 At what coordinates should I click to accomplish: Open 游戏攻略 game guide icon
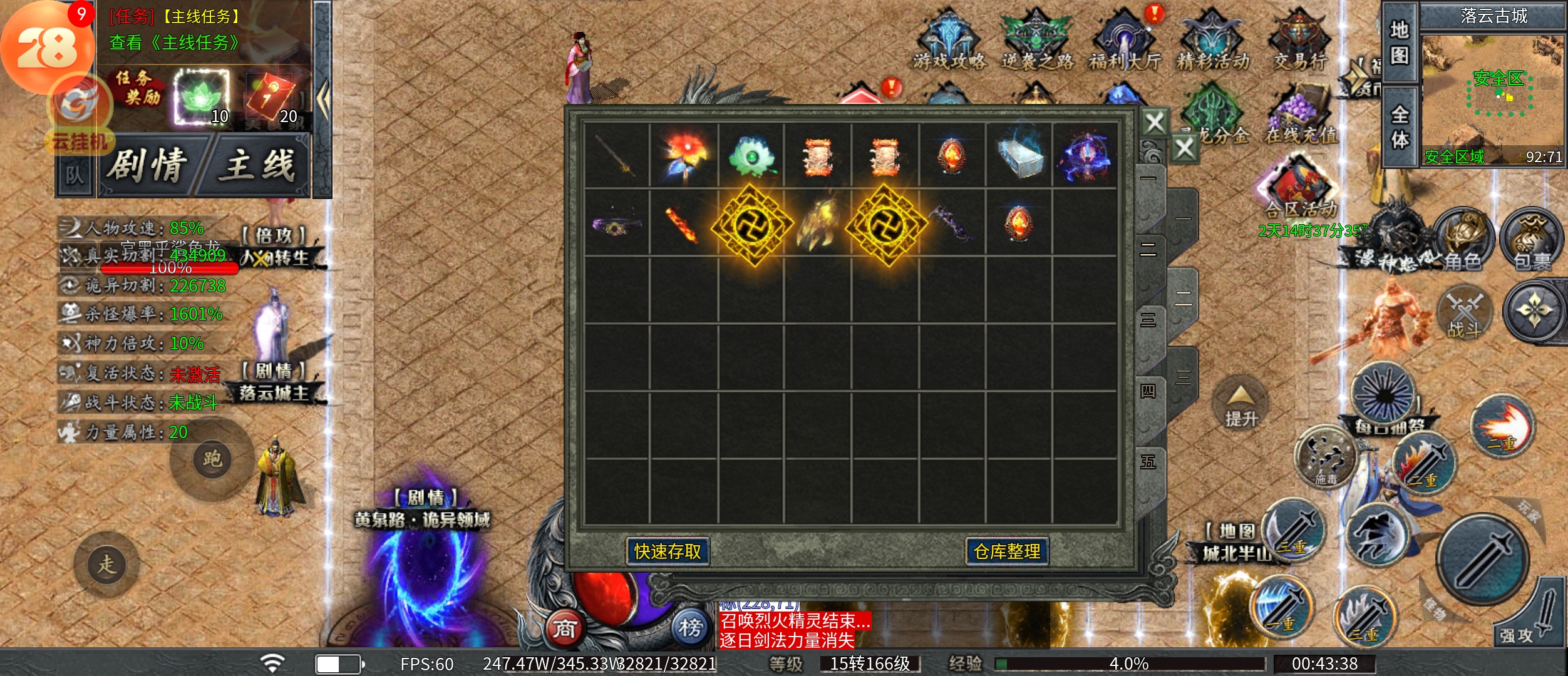click(949, 41)
